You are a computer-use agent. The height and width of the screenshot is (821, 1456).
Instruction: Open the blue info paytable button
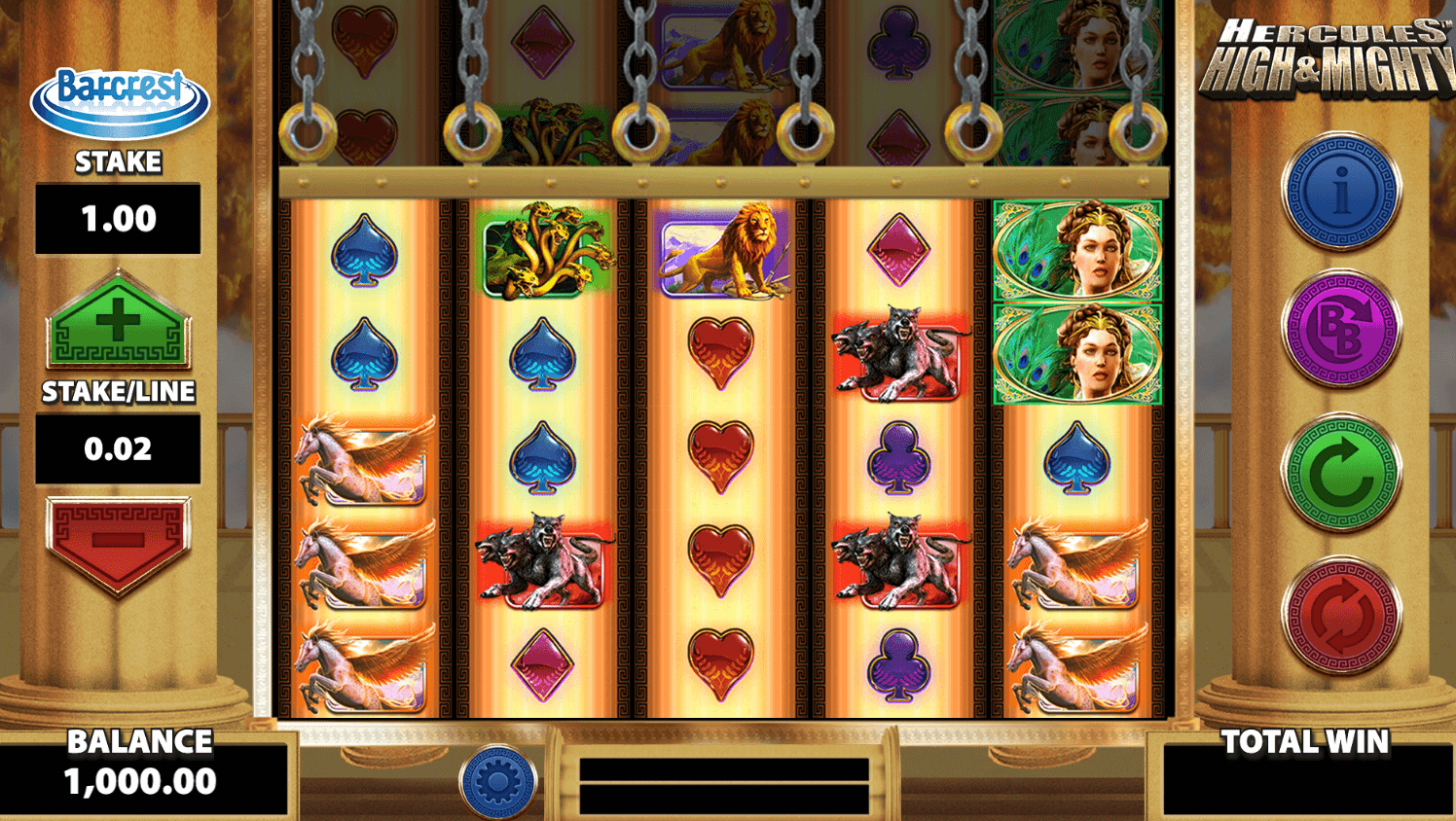[1341, 192]
